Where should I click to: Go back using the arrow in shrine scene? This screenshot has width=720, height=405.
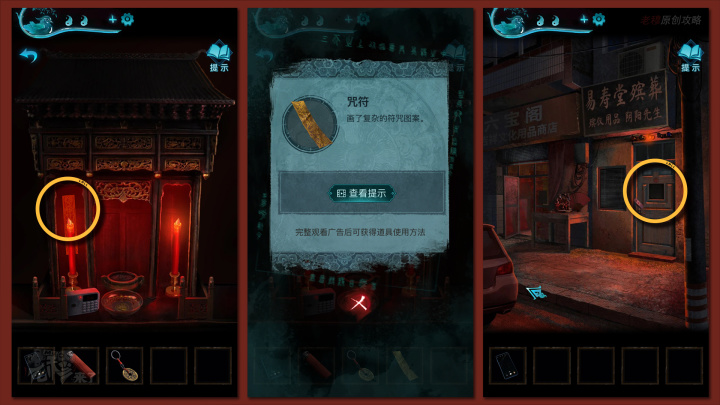28,56
